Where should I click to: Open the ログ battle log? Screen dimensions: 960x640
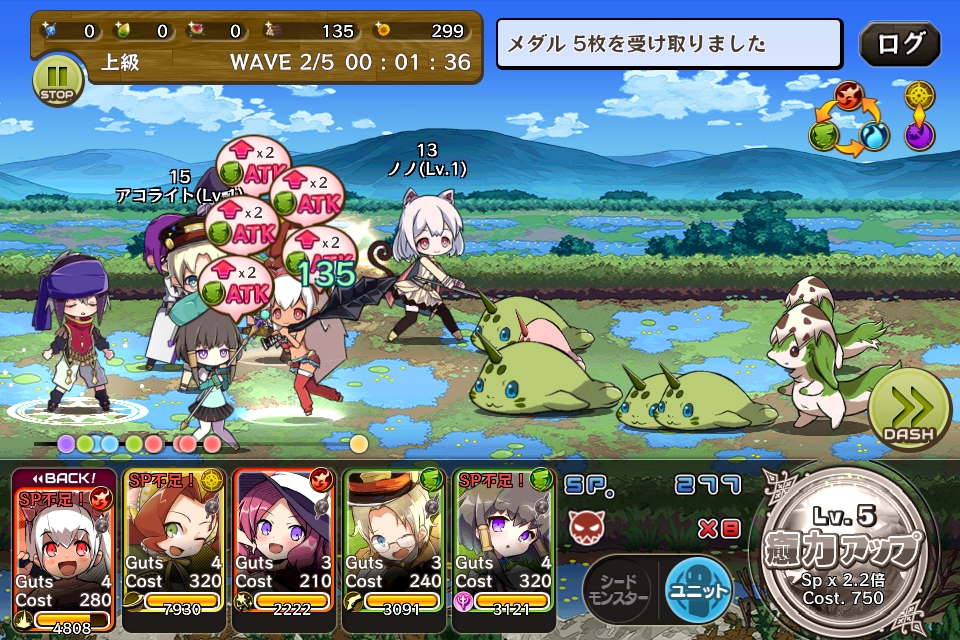899,44
